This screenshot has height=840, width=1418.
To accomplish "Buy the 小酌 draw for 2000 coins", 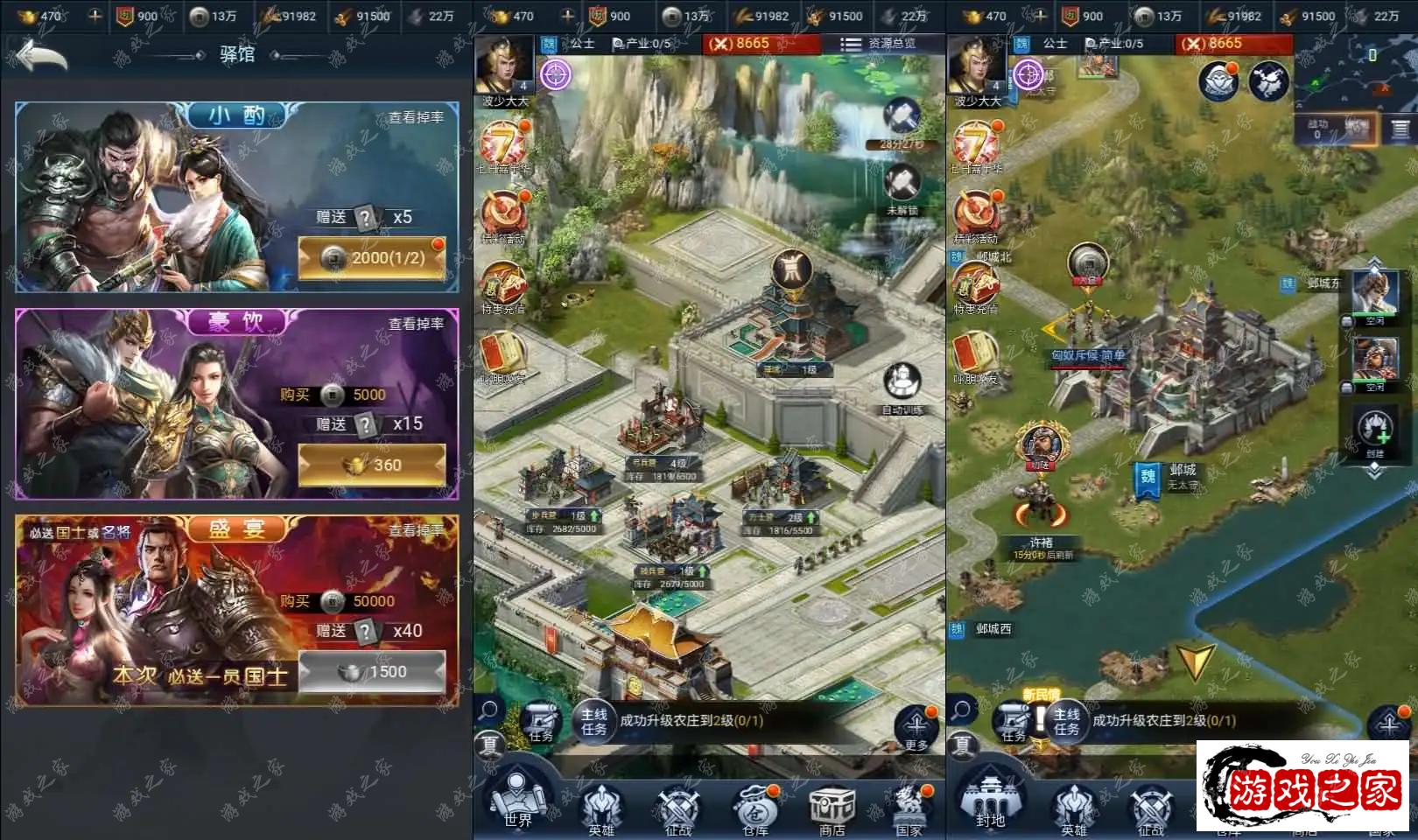I will 372,258.
